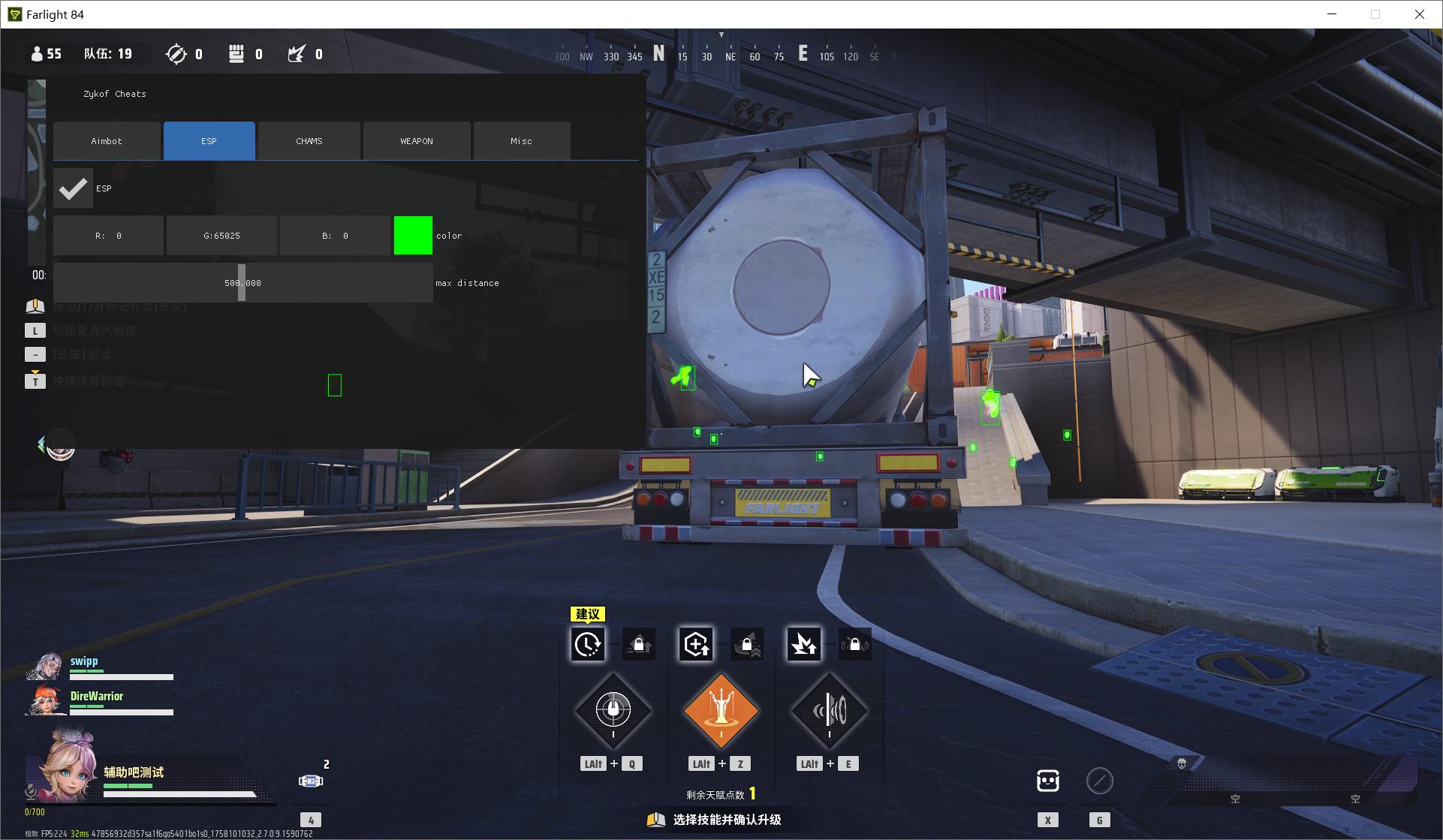The width and height of the screenshot is (1443, 840).
Task: Click the G color value field
Action: point(221,236)
